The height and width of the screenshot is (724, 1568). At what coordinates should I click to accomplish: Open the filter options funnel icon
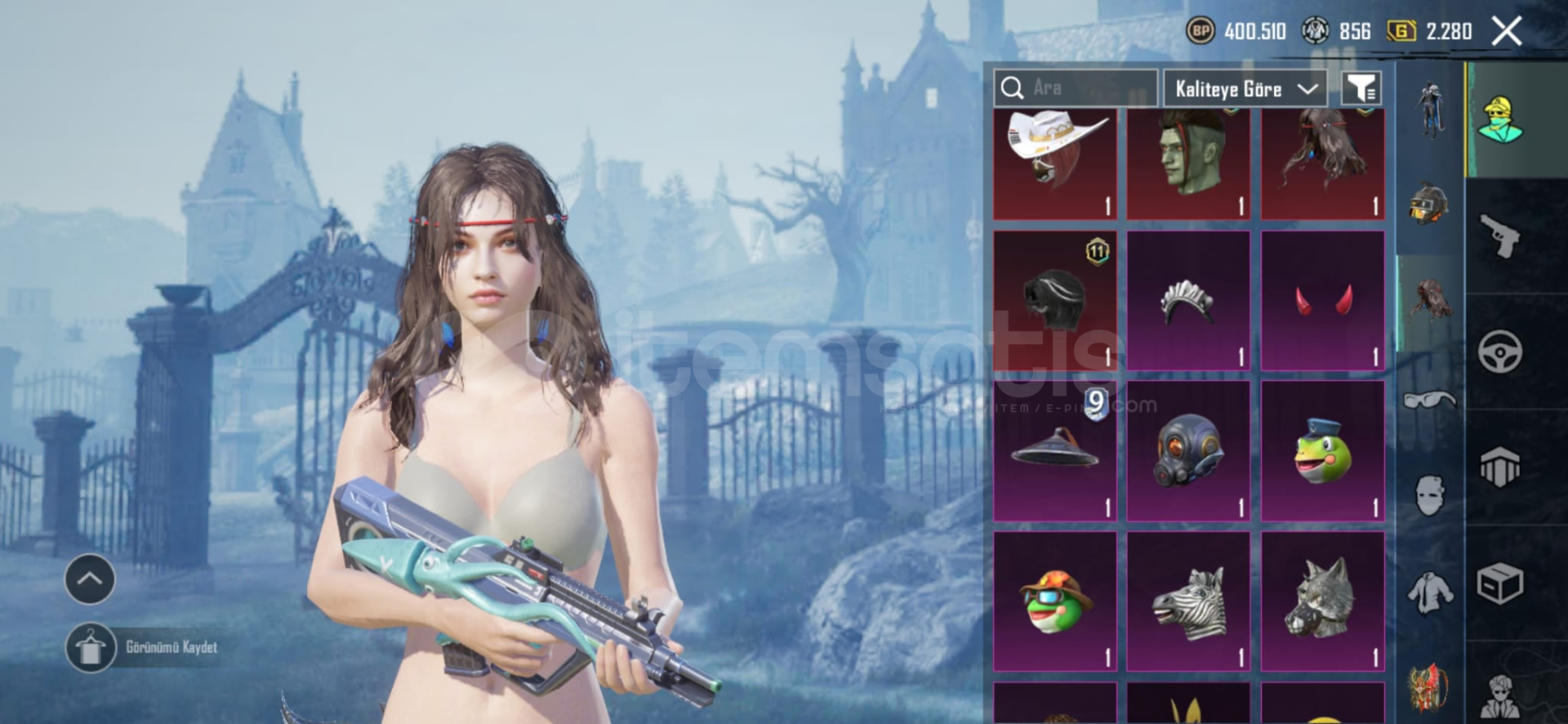point(1361,88)
